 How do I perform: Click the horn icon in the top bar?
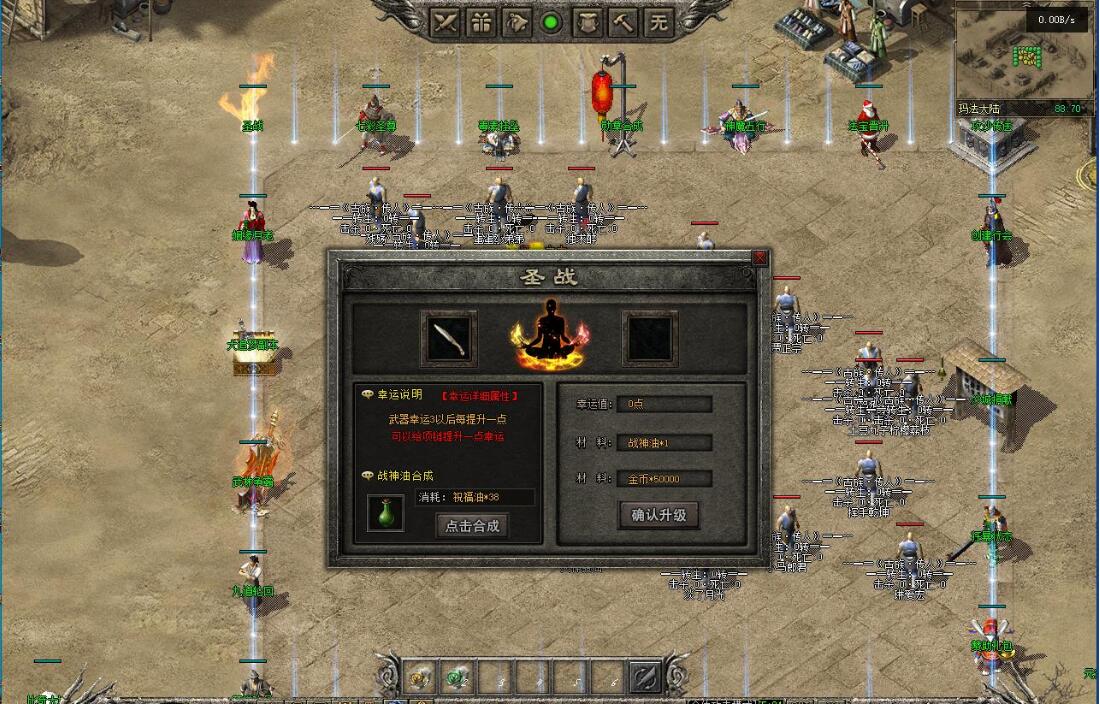pyautogui.click(x=516, y=22)
